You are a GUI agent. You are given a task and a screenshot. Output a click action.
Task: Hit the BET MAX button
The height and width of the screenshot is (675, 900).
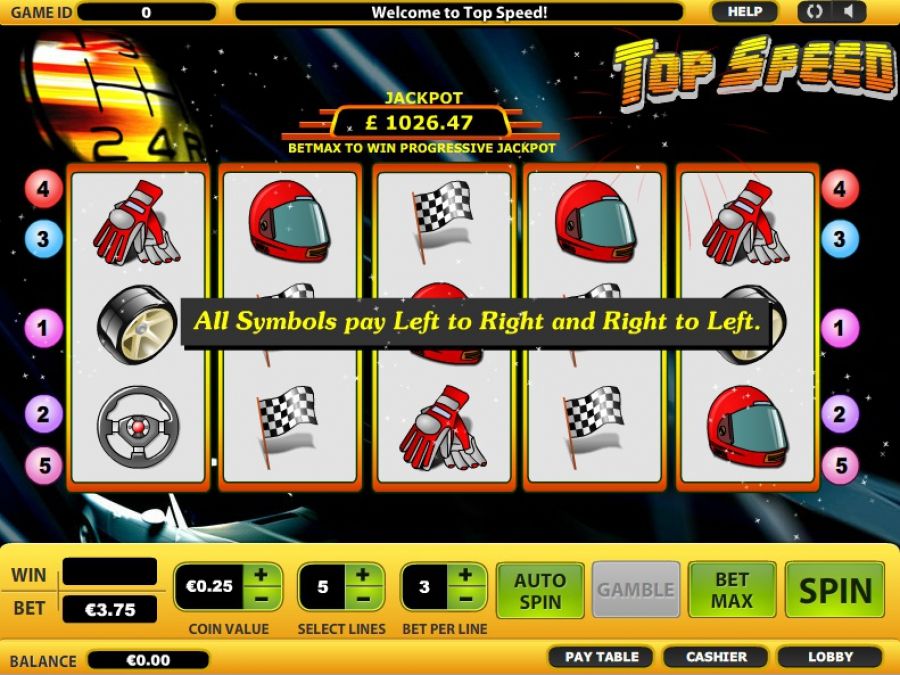tap(732, 590)
